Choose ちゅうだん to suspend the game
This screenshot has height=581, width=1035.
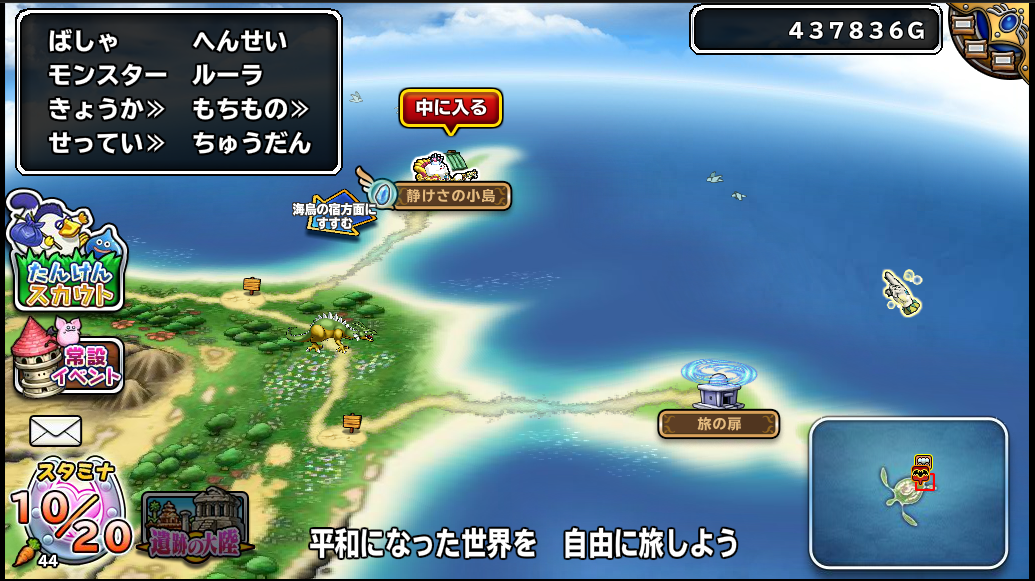point(252,143)
